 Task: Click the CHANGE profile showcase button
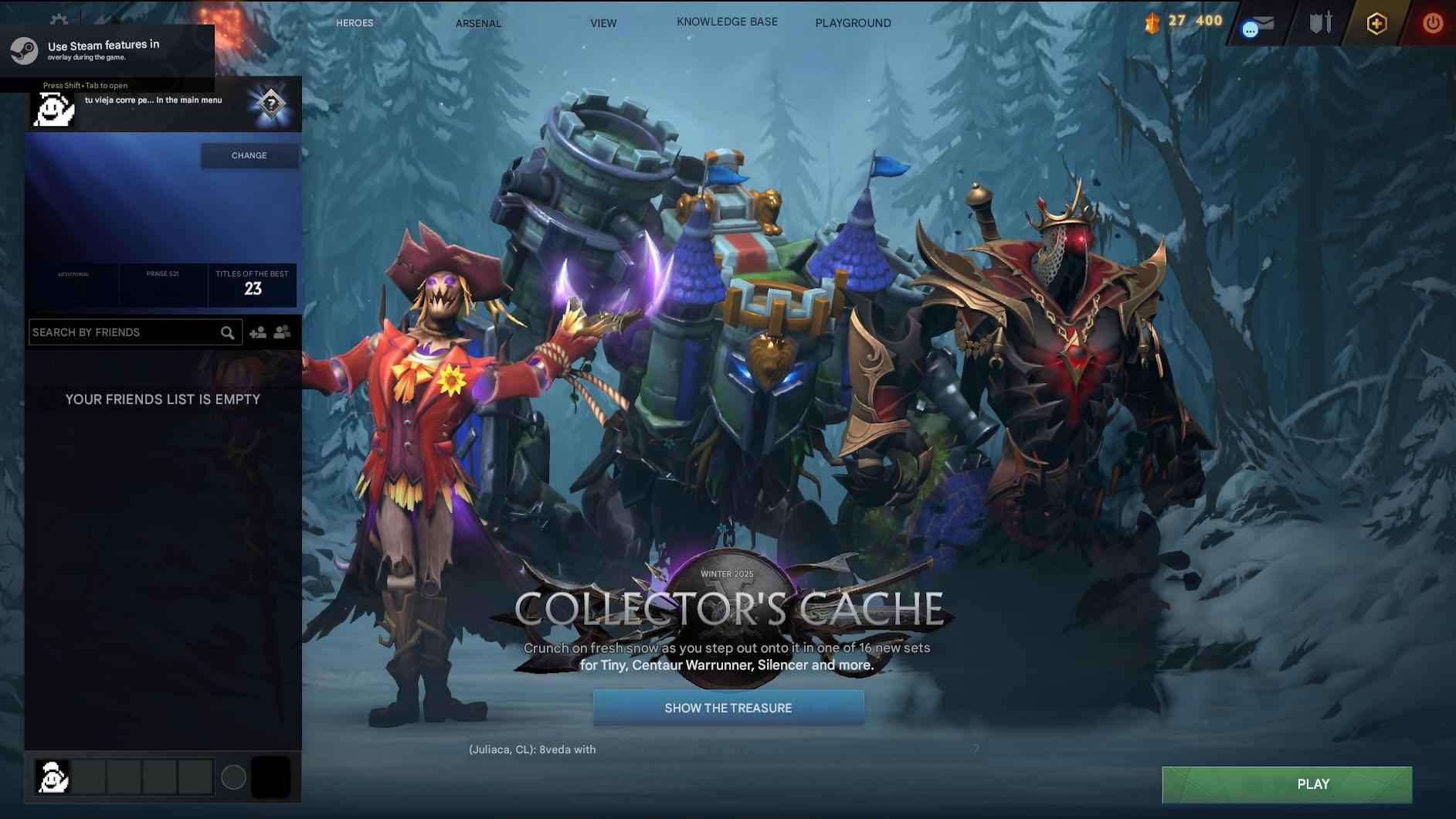[249, 155]
